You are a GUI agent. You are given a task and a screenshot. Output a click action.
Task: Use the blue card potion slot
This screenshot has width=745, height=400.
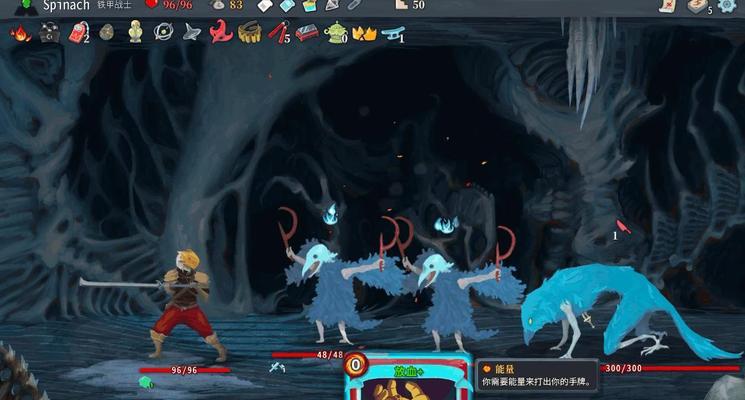coord(287,6)
